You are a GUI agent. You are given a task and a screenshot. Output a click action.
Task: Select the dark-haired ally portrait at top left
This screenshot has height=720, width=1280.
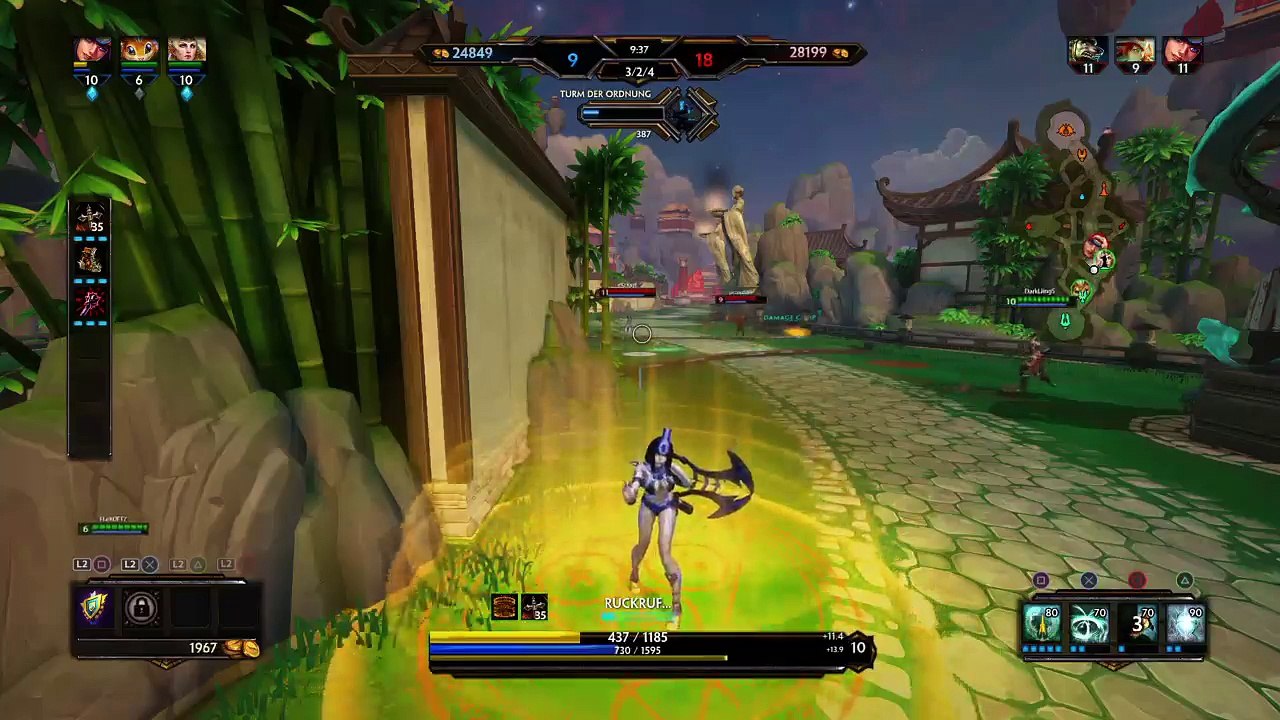point(91,51)
